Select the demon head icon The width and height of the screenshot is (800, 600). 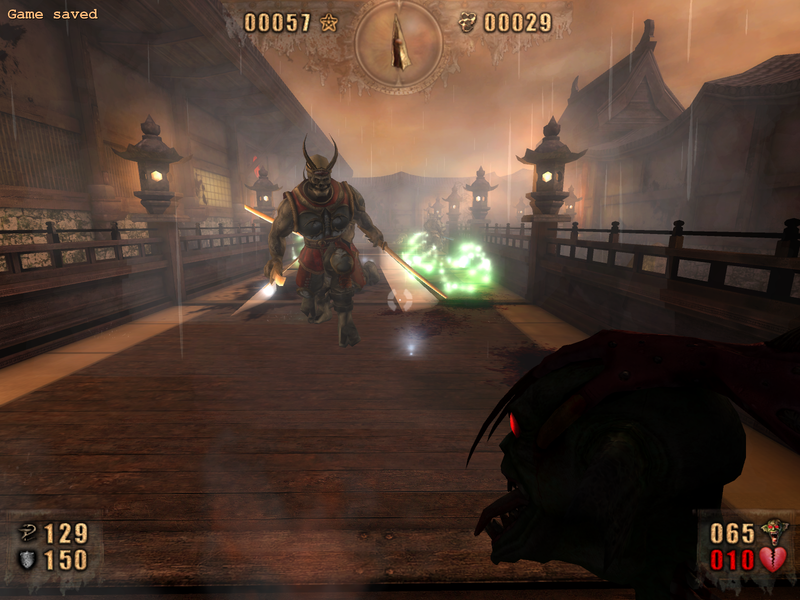click(772, 531)
